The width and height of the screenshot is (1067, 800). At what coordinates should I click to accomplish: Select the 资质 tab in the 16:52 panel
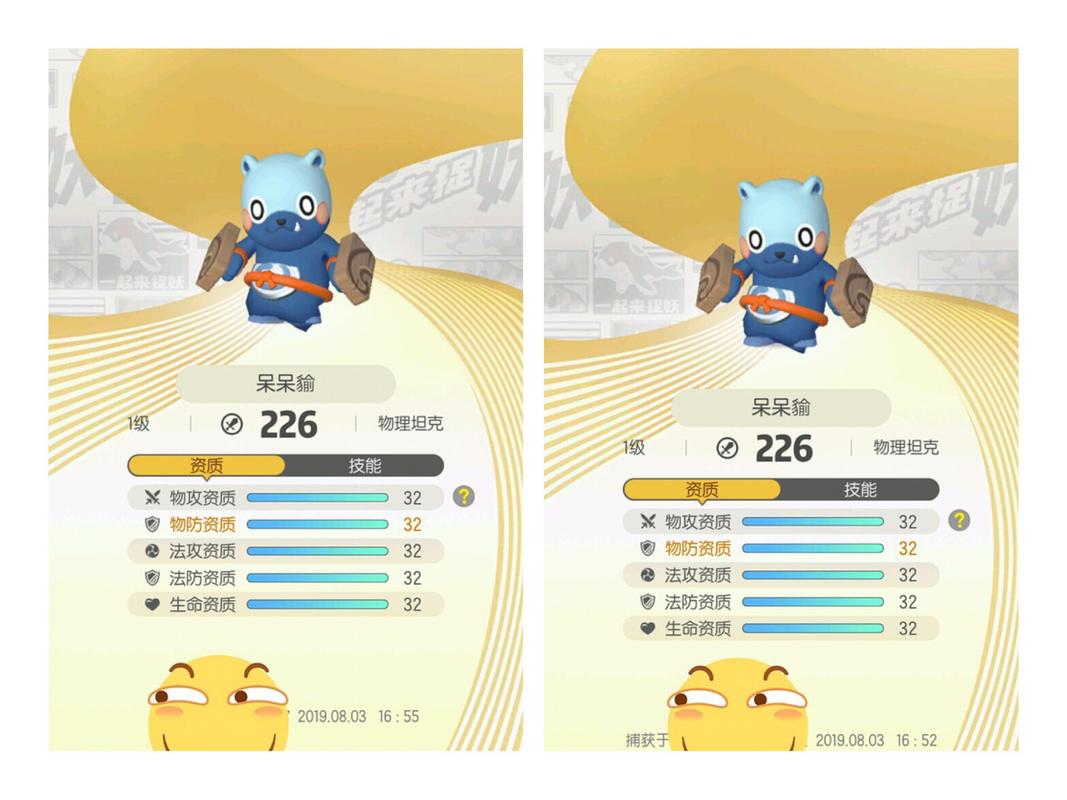tap(702, 490)
